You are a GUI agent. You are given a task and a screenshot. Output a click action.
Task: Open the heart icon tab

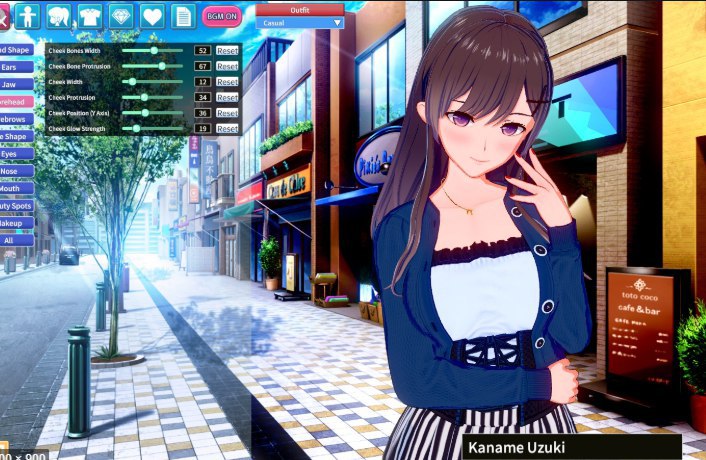tap(152, 16)
